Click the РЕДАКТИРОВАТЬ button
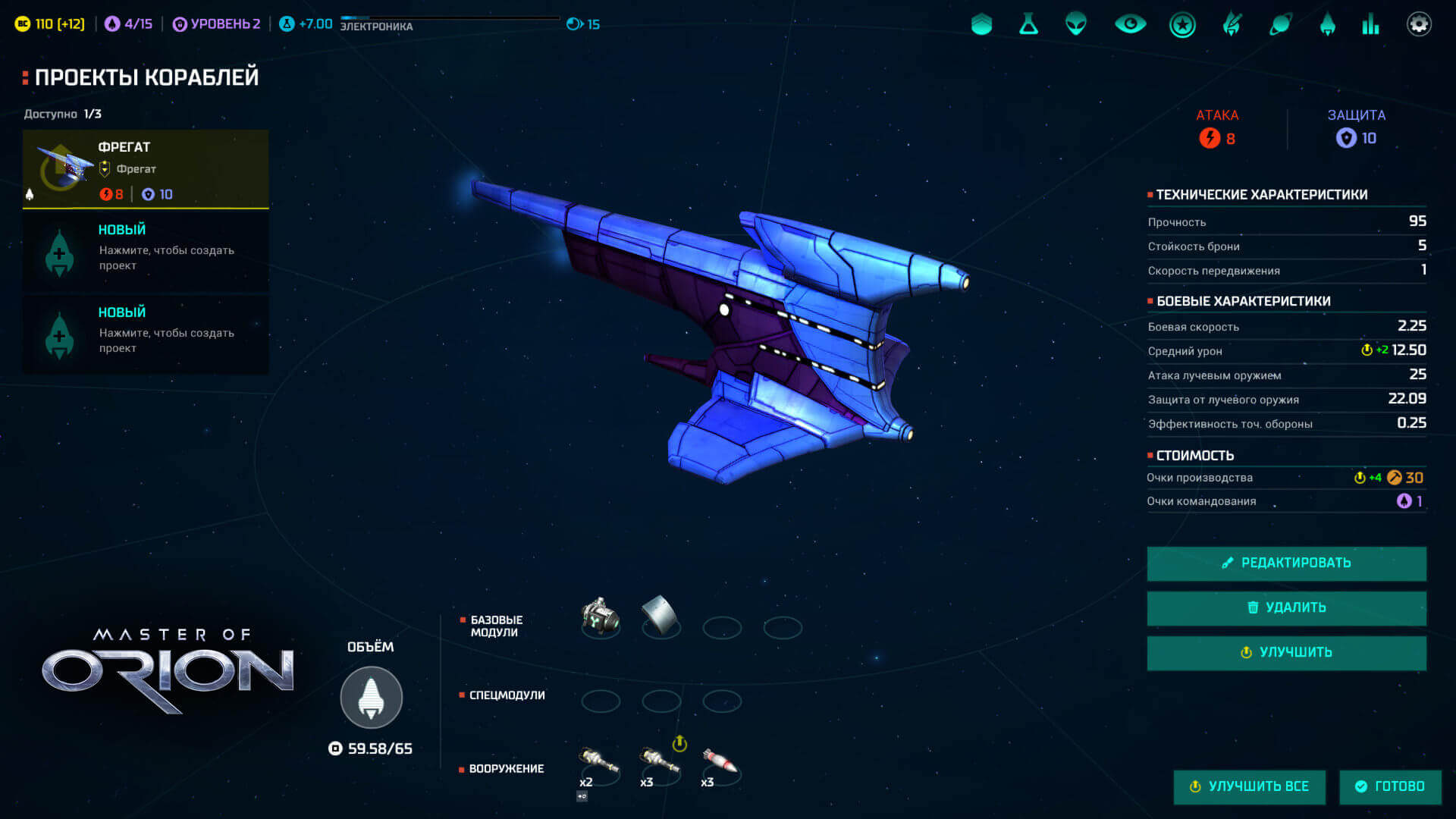 coord(1286,563)
